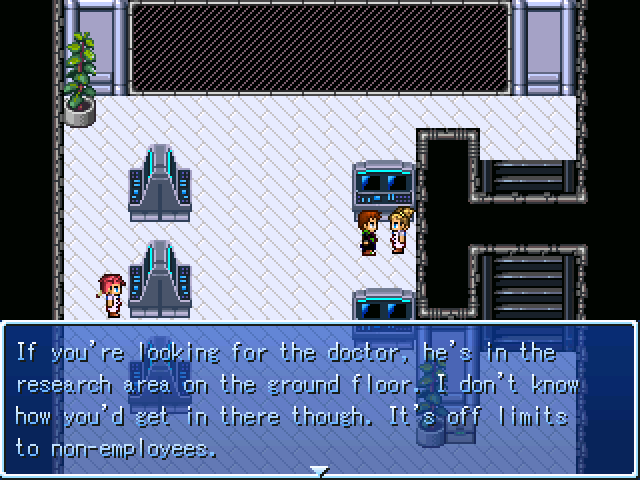Click the dialogue's white continue arrow
Screen dimensions: 640x480
pos(319,469)
